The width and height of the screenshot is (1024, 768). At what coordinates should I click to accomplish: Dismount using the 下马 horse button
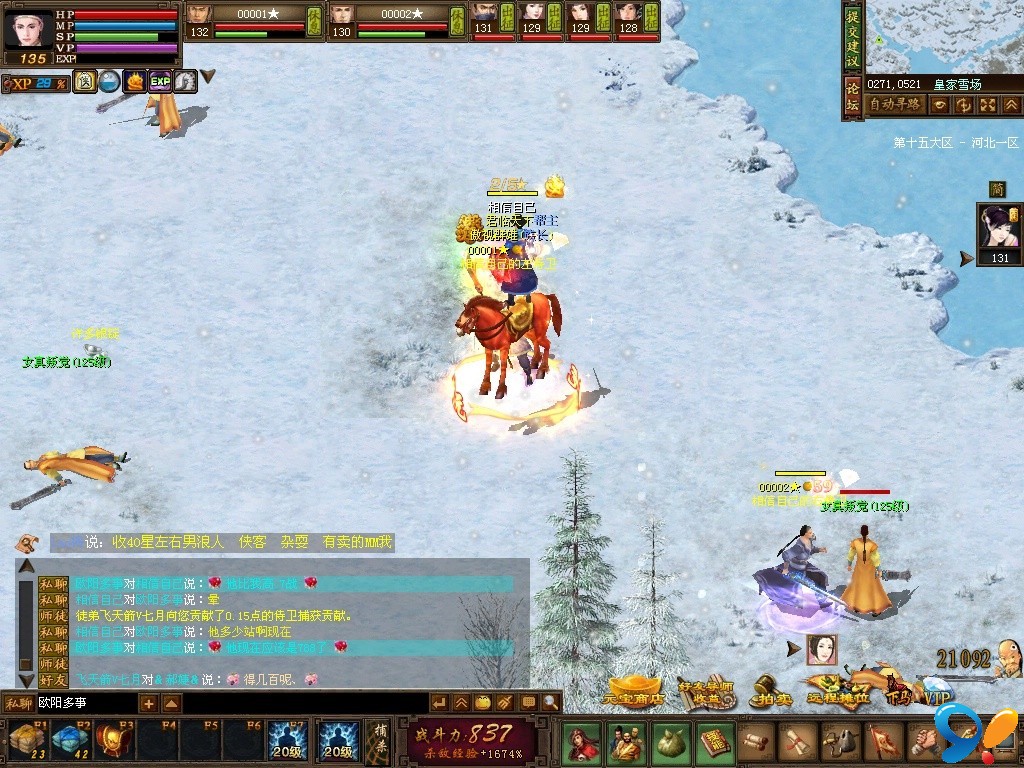click(896, 694)
